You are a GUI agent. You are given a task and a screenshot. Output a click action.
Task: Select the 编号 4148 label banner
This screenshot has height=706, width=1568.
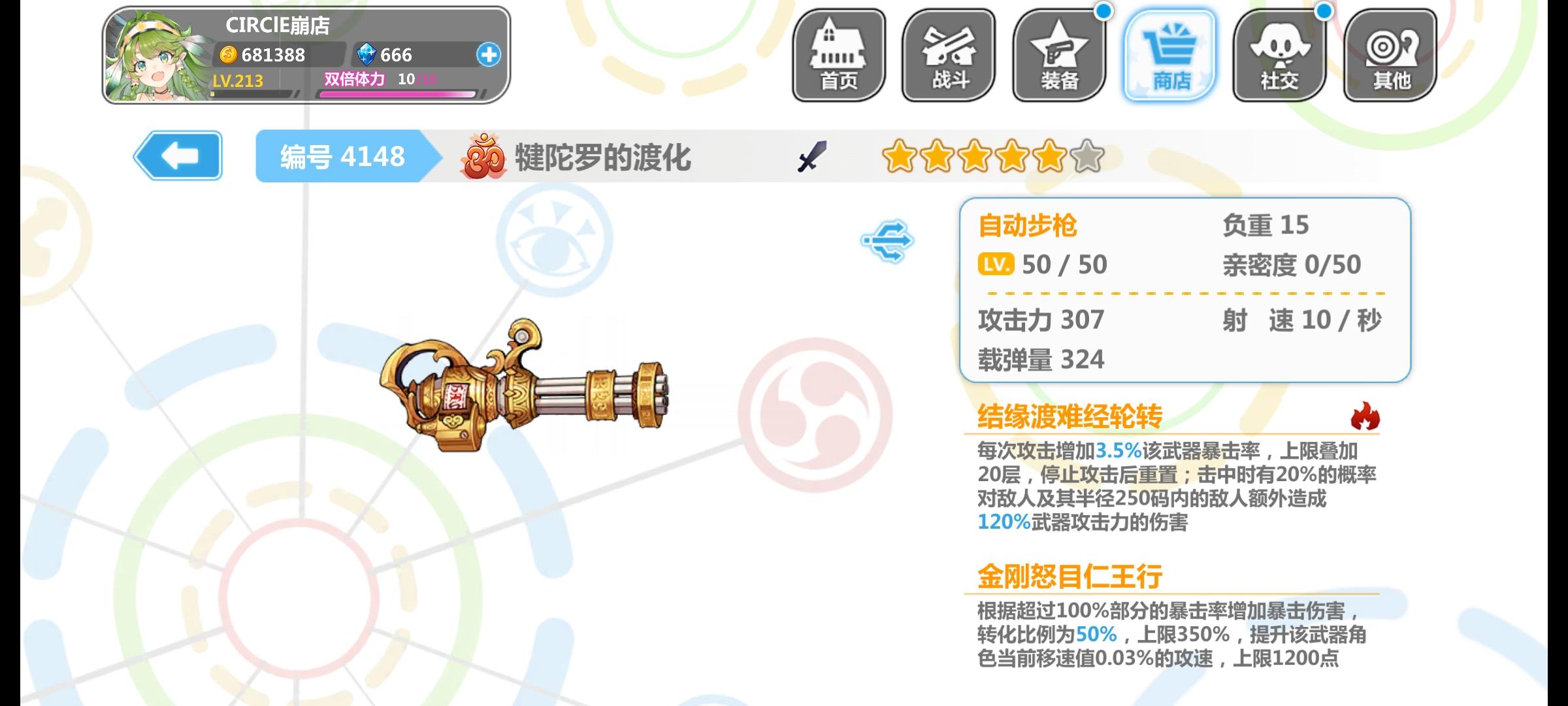pos(341,157)
